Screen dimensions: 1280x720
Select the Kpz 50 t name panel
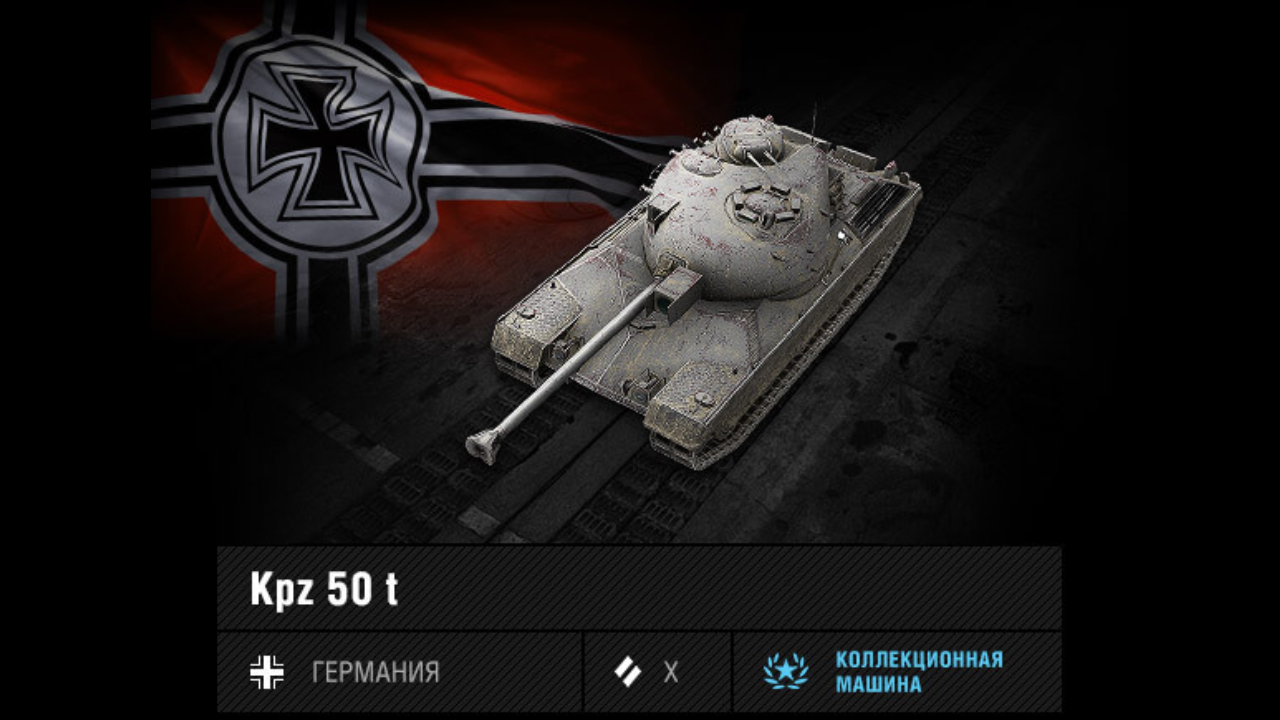638,588
